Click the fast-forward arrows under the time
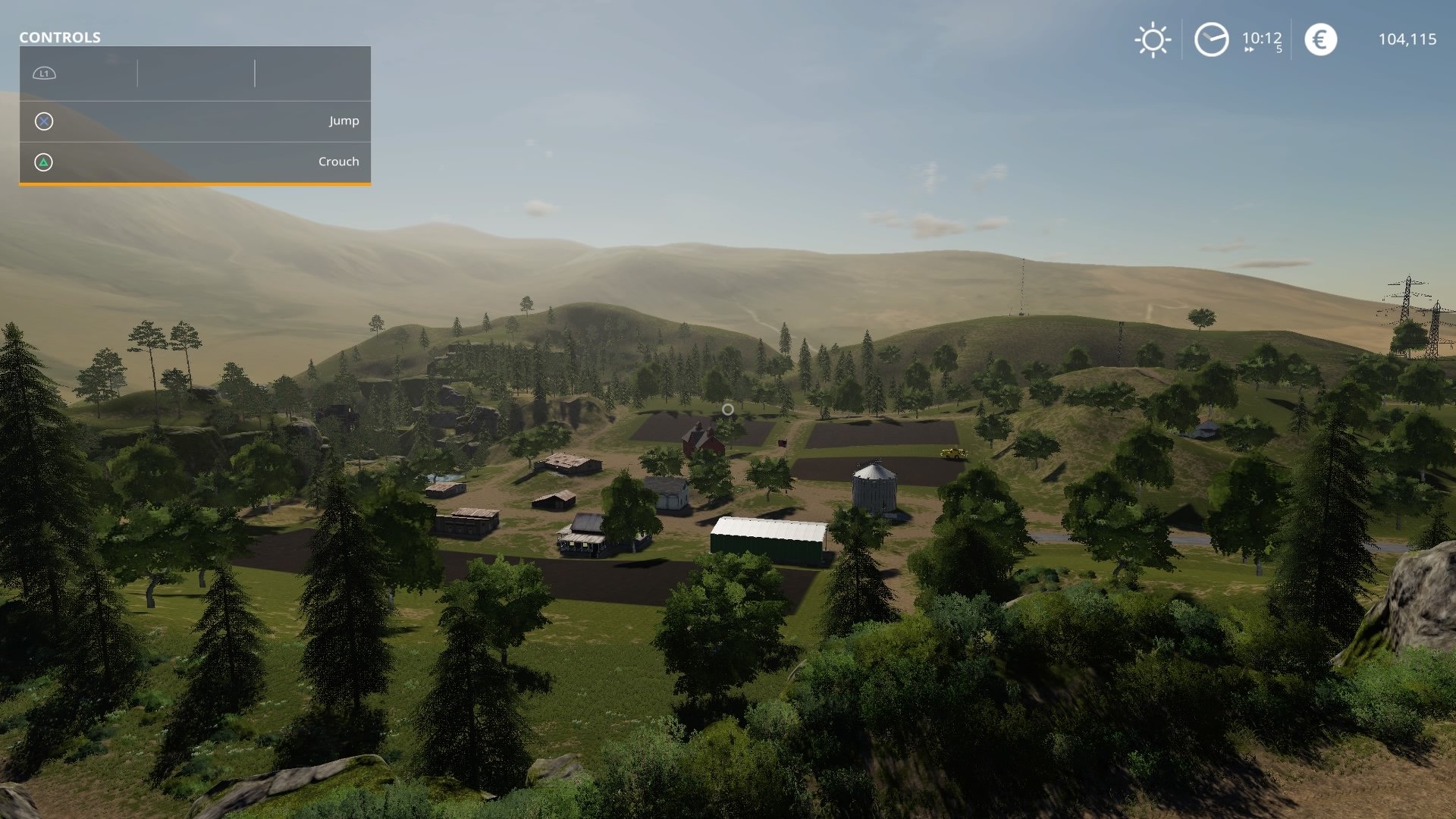This screenshot has height=819, width=1456. tap(1249, 50)
